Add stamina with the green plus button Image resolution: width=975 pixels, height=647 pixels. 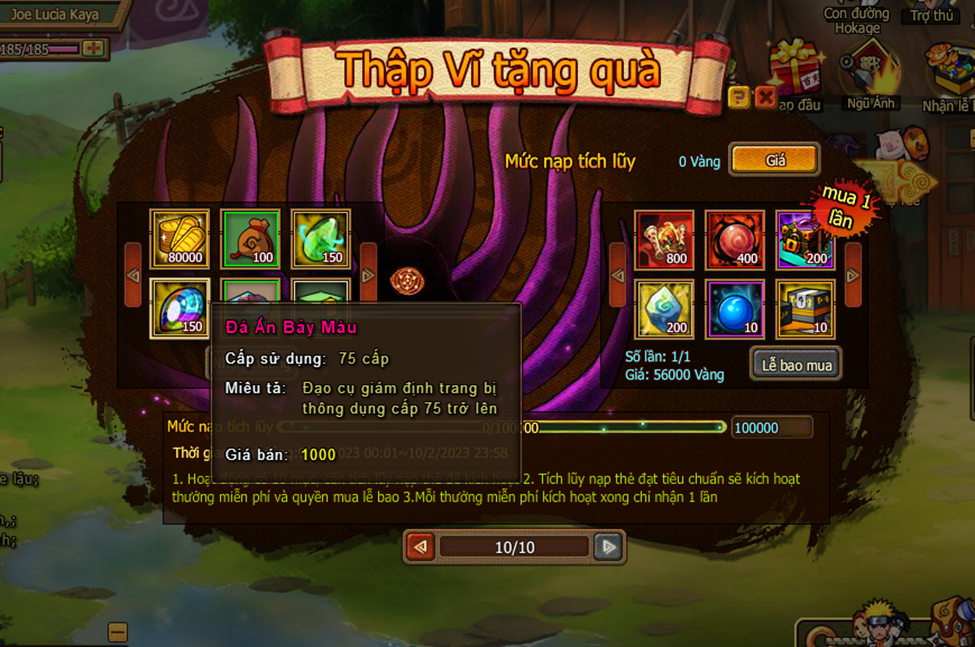[94, 48]
